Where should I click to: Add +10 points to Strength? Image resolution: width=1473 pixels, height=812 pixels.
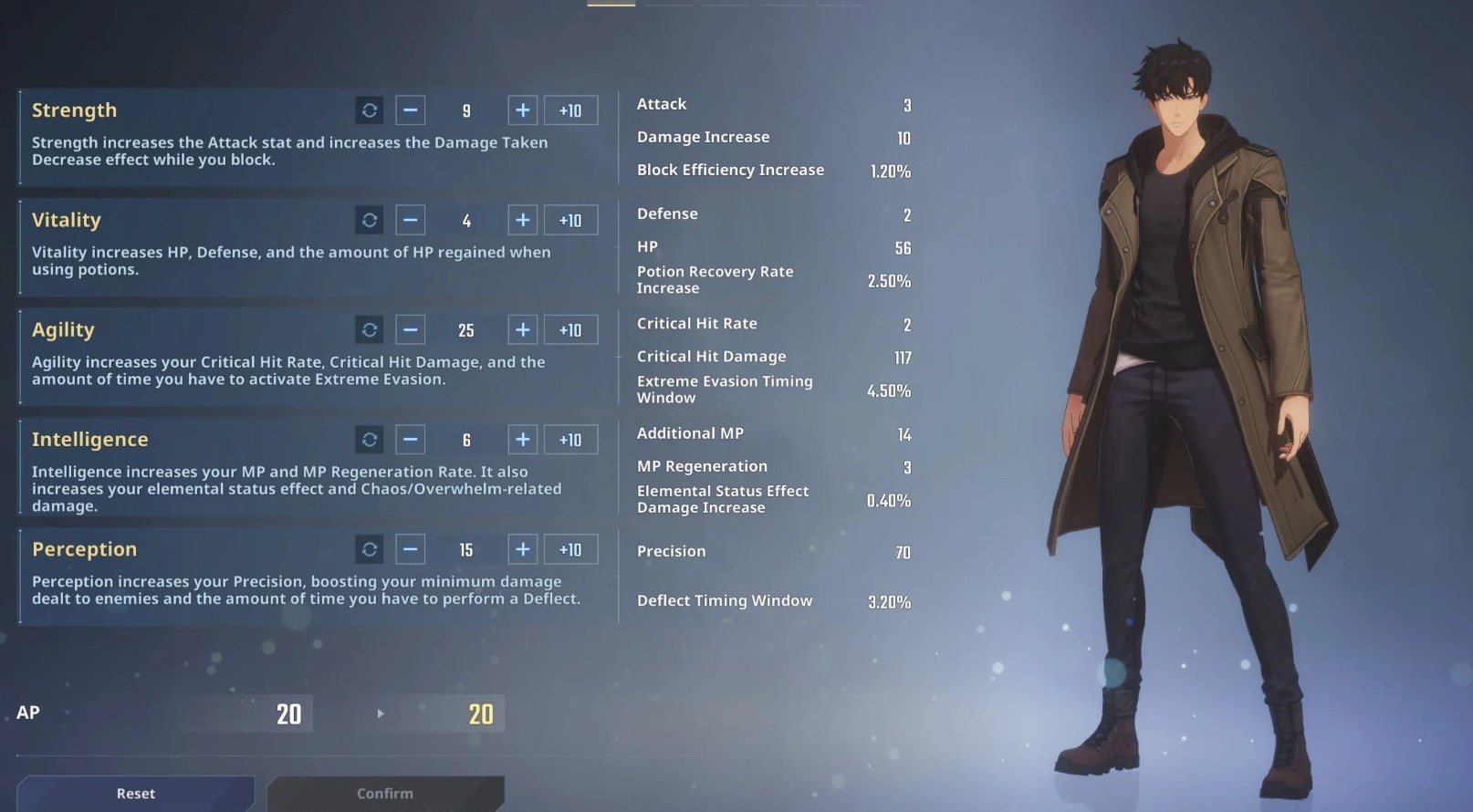[570, 110]
